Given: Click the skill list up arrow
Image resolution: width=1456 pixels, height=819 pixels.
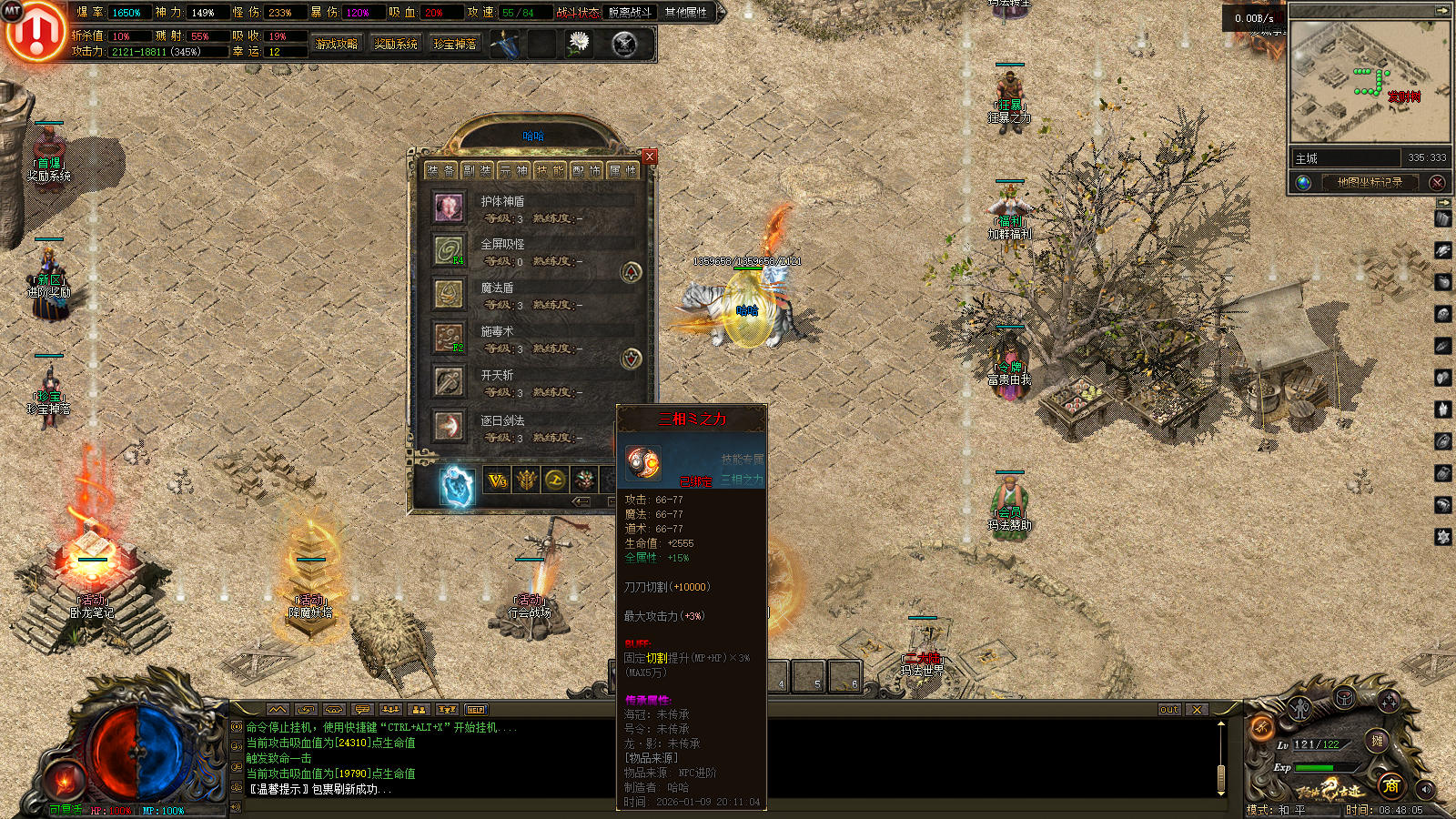Looking at the screenshot, I should click(631, 271).
